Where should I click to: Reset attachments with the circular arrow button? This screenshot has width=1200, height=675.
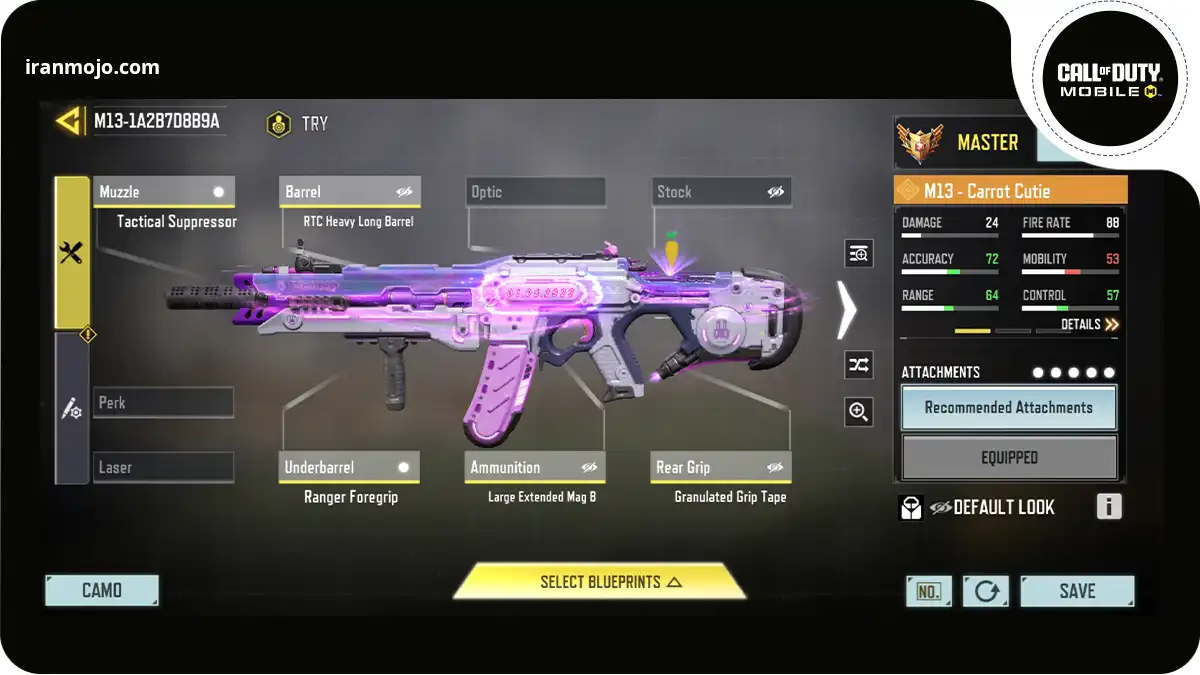point(986,591)
